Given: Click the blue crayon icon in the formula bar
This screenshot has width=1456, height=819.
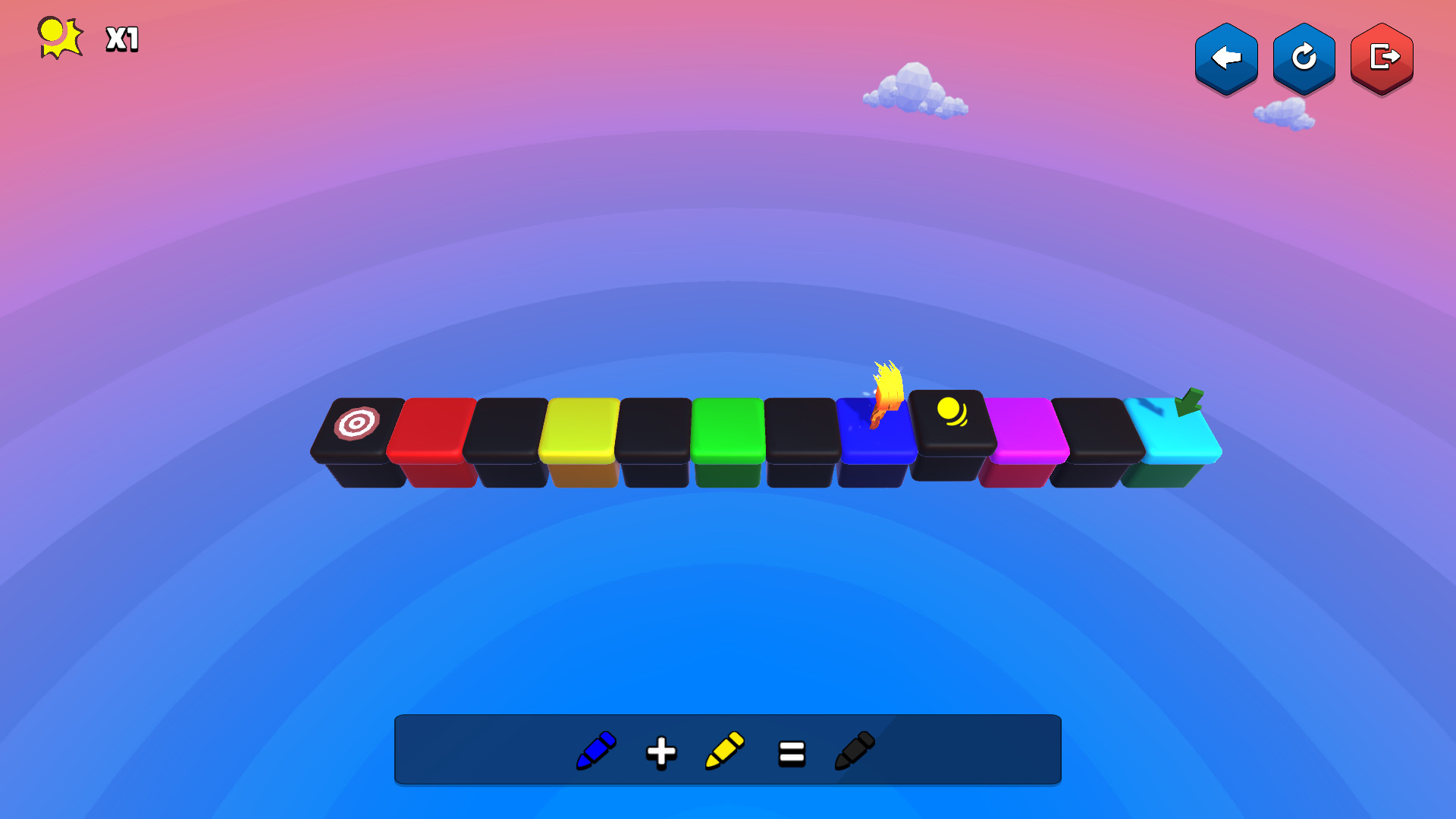Looking at the screenshot, I should click(596, 750).
